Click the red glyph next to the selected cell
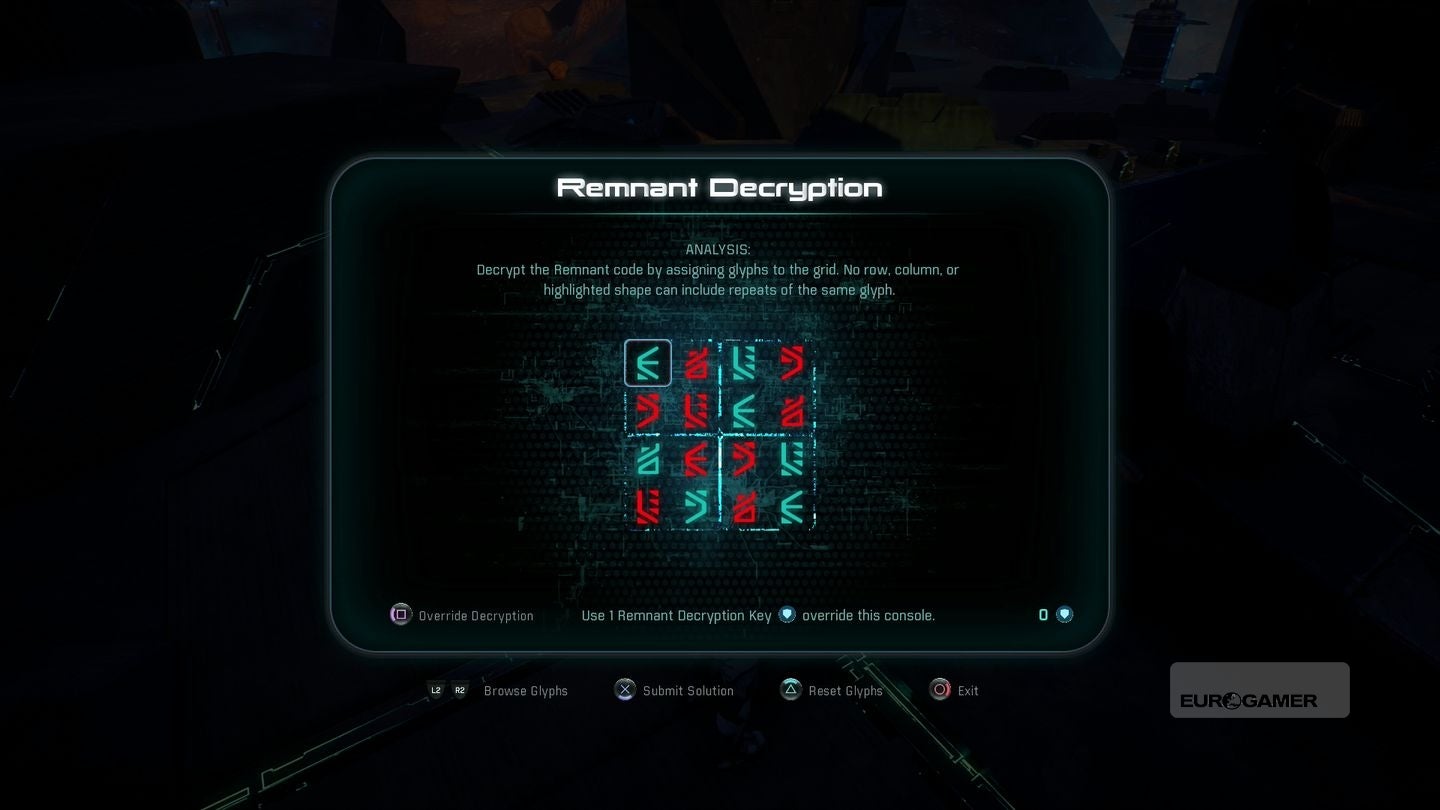1440x810 pixels. (696, 363)
